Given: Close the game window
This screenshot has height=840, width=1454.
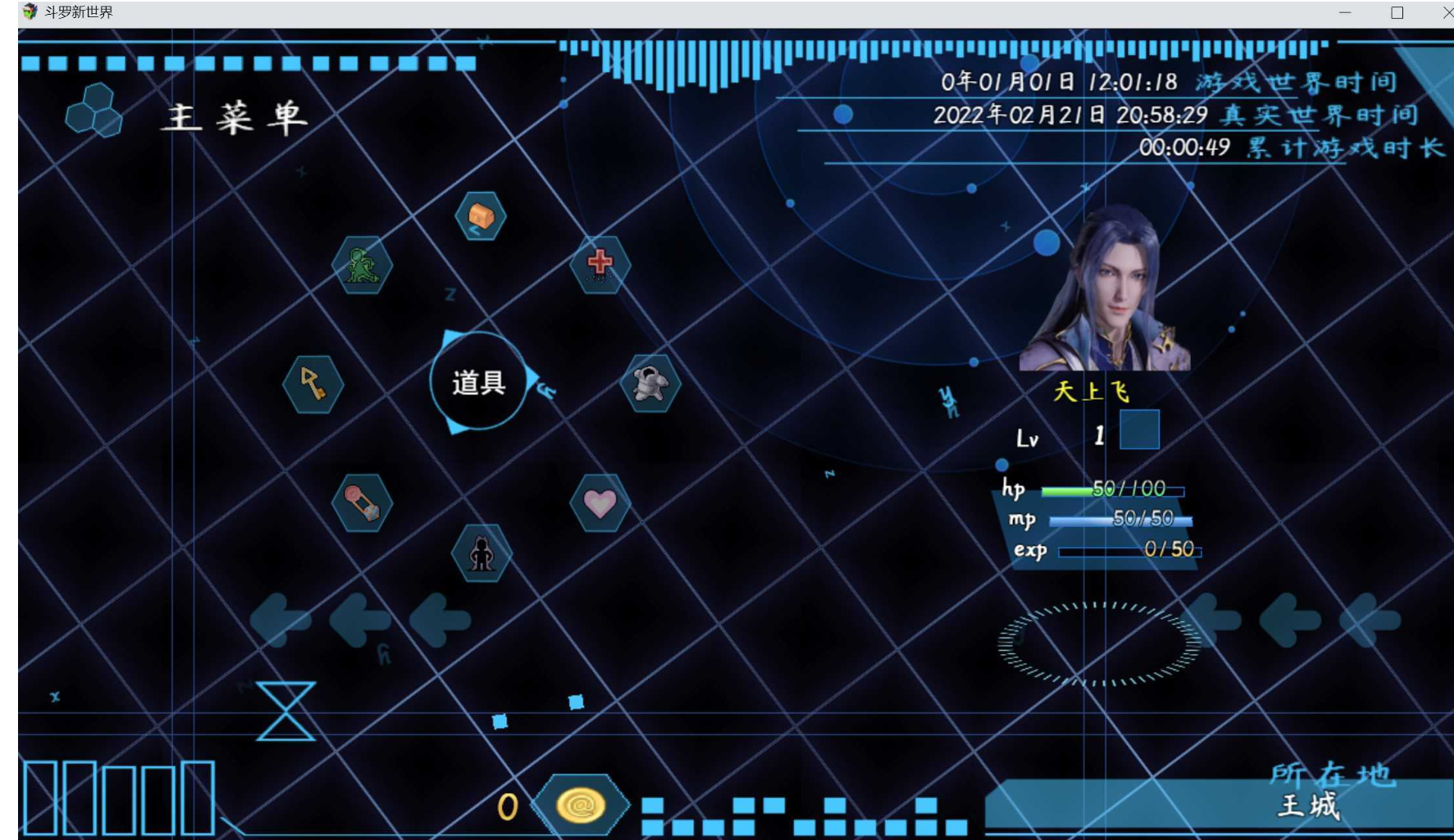Looking at the screenshot, I should point(1447,12).
